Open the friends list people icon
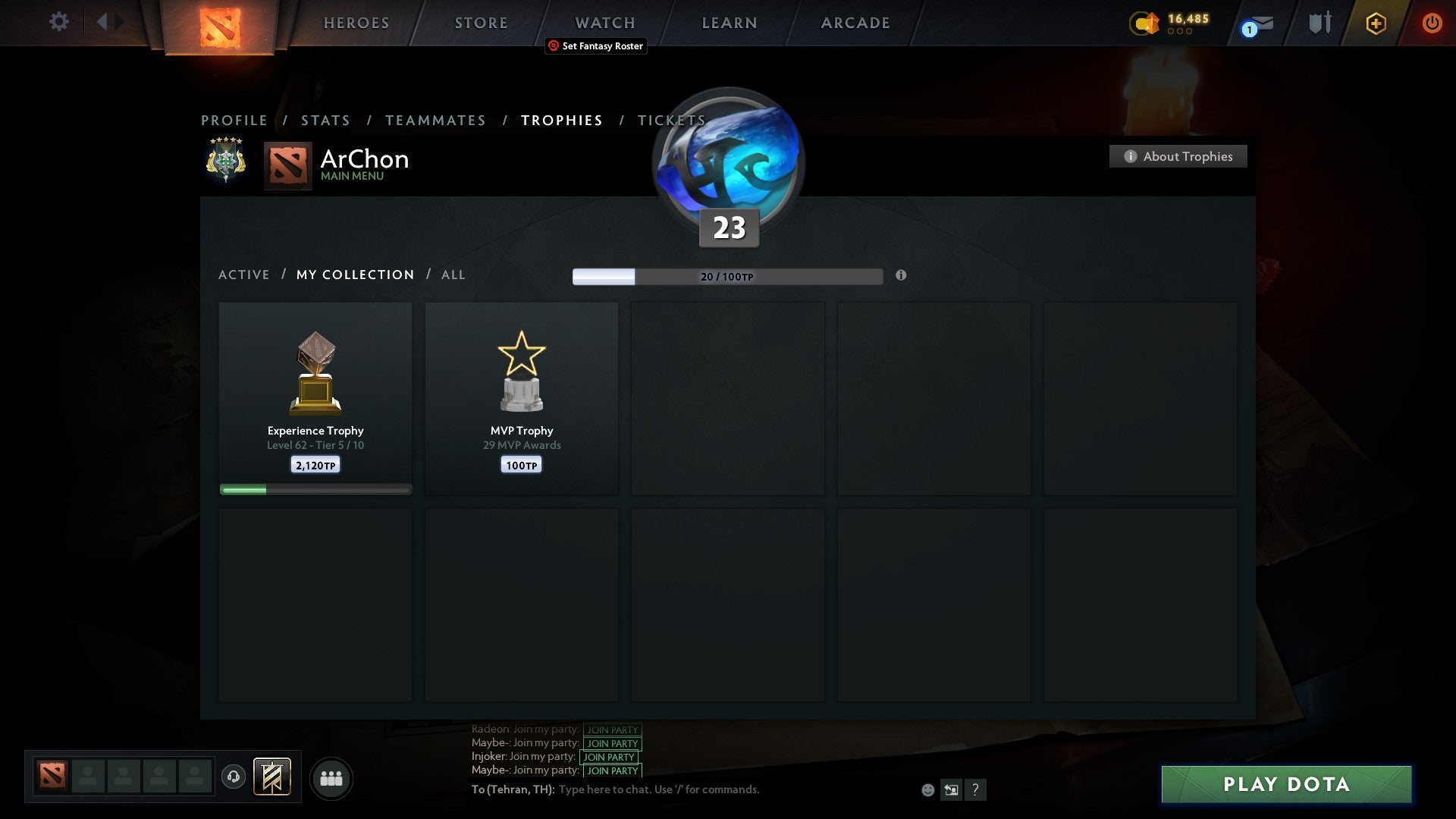The image size is (1456, 819). tap(331, 778)
